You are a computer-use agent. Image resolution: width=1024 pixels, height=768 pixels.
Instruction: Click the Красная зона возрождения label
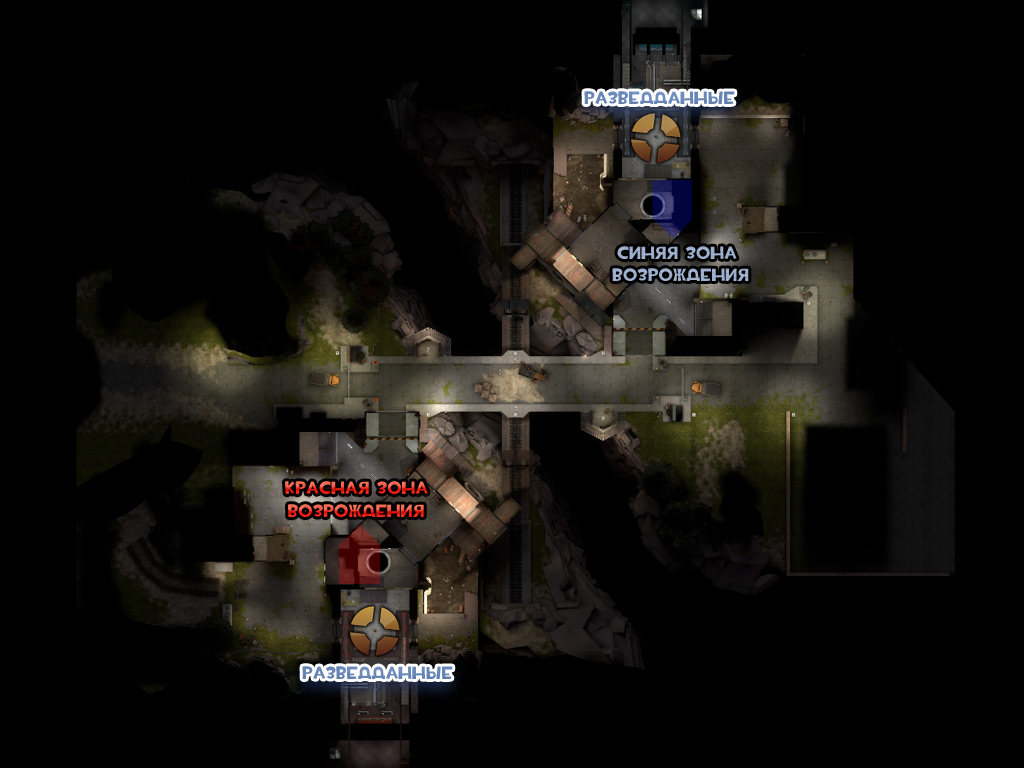pyautogui.click(x=356, y=498)
